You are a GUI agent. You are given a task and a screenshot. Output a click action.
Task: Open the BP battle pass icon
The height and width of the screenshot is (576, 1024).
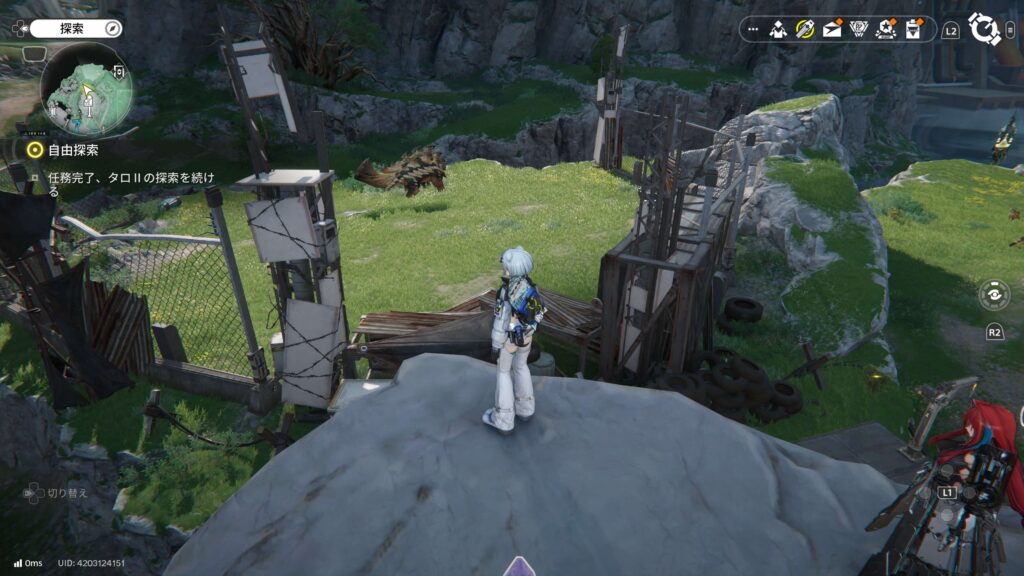coord(858,29)
